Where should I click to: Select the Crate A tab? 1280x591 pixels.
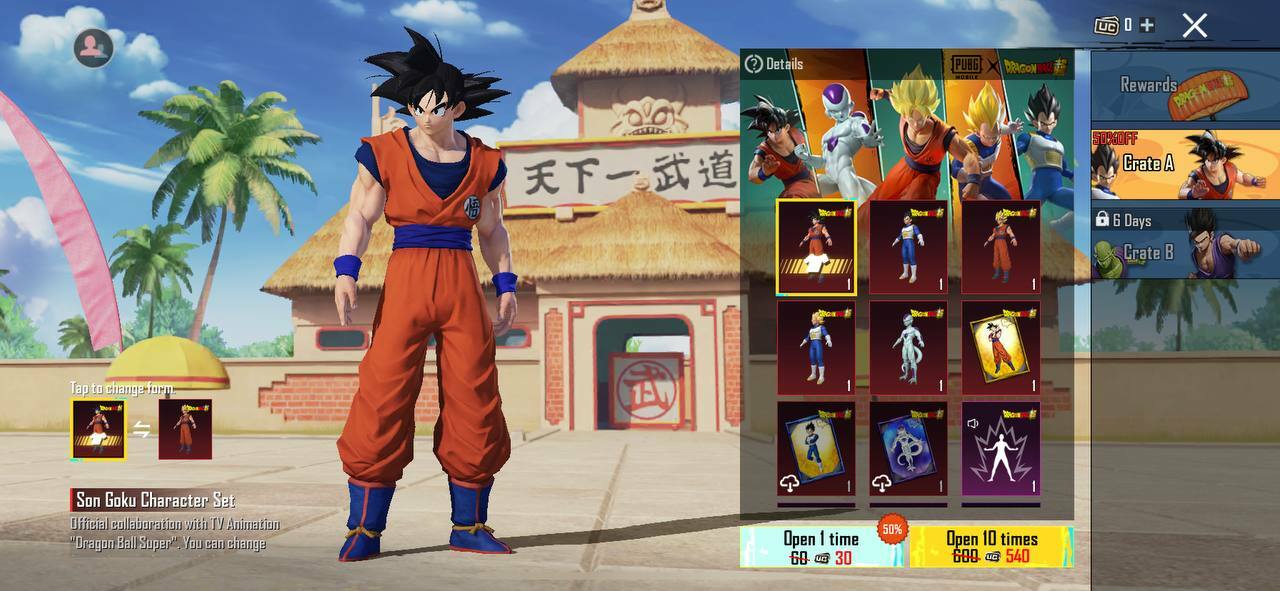click(1184, 164)
